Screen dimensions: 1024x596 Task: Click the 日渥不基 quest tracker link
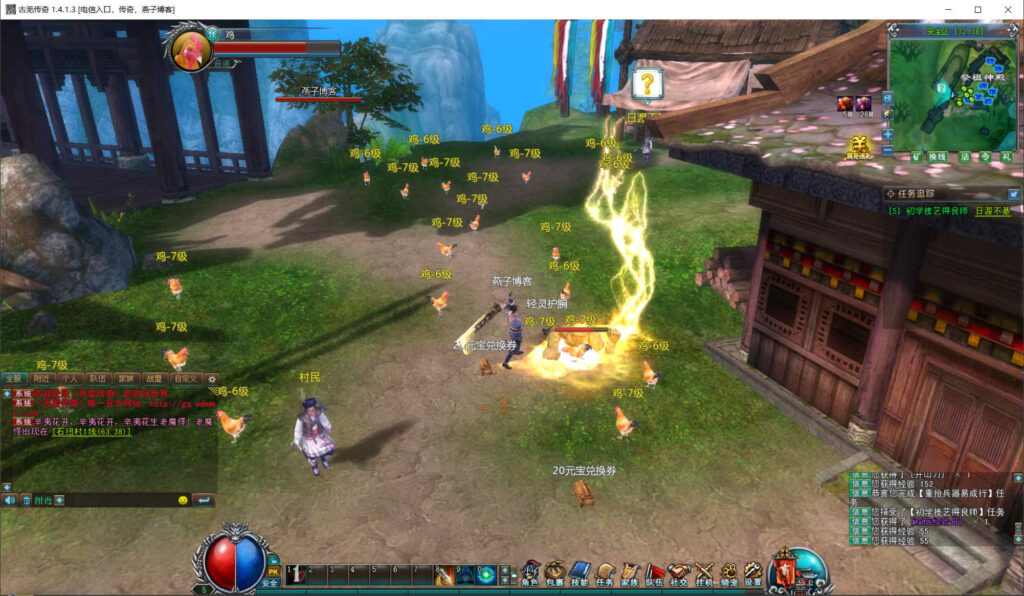992,211
